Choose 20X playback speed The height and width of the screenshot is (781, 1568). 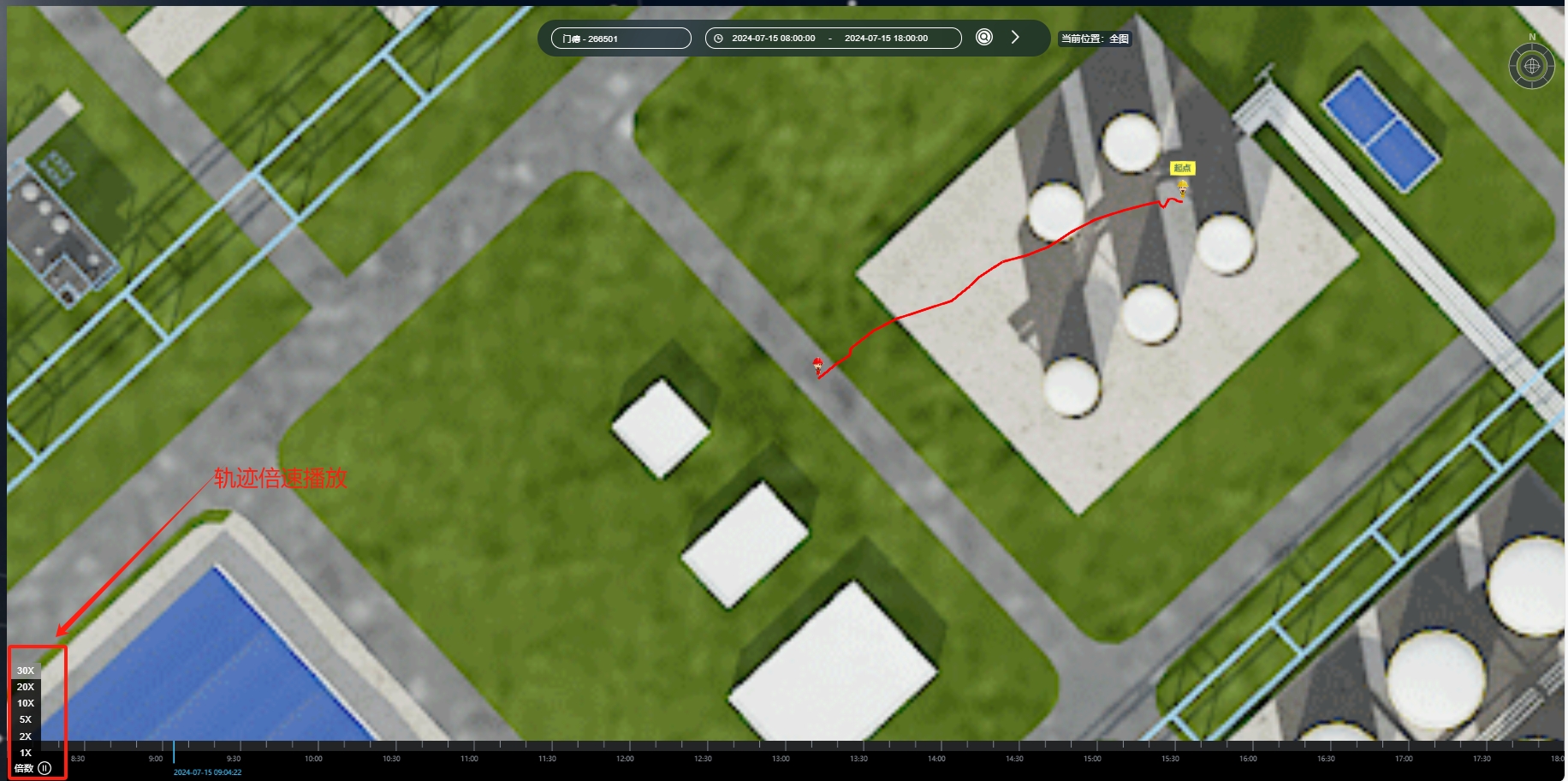[x=26, y=687]
